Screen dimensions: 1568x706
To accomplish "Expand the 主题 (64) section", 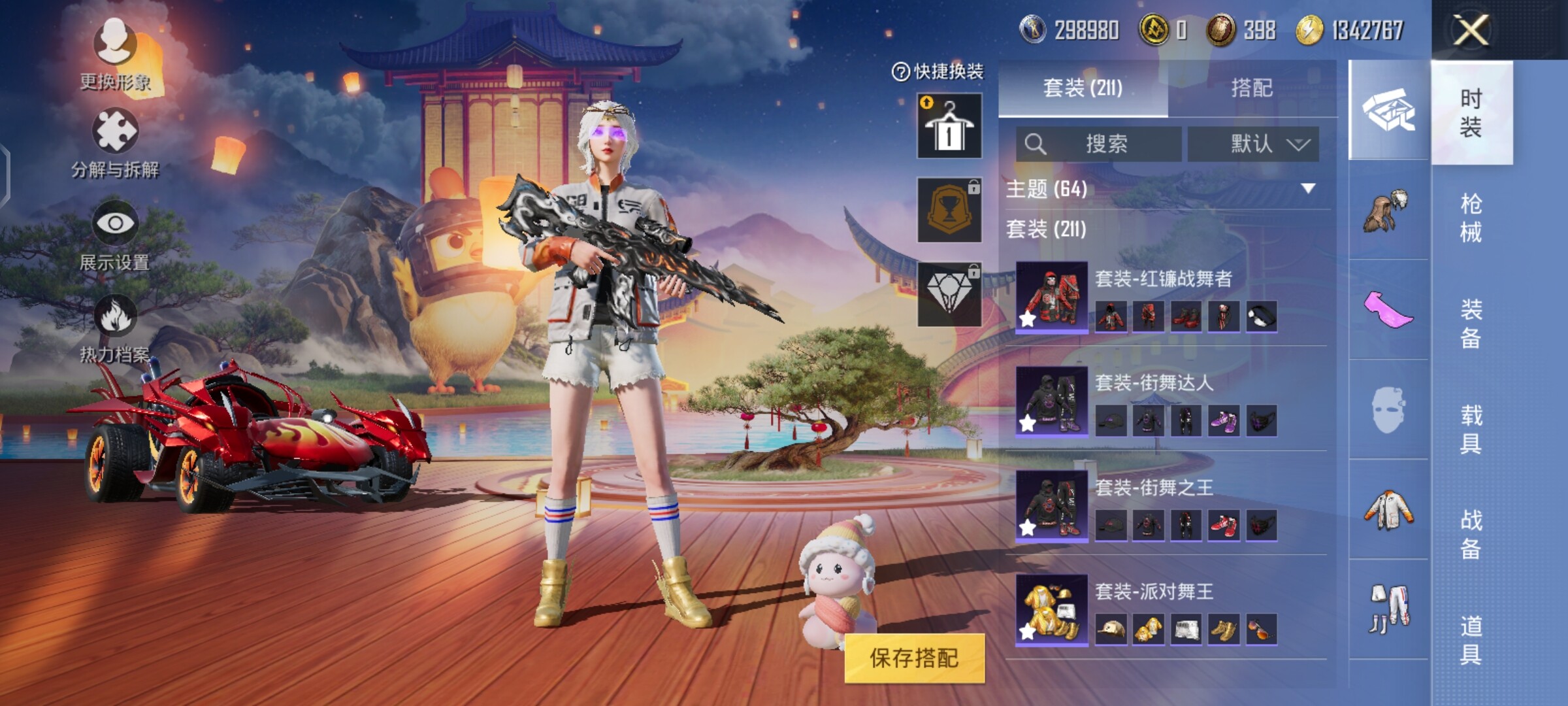I will click(1307, 189).
